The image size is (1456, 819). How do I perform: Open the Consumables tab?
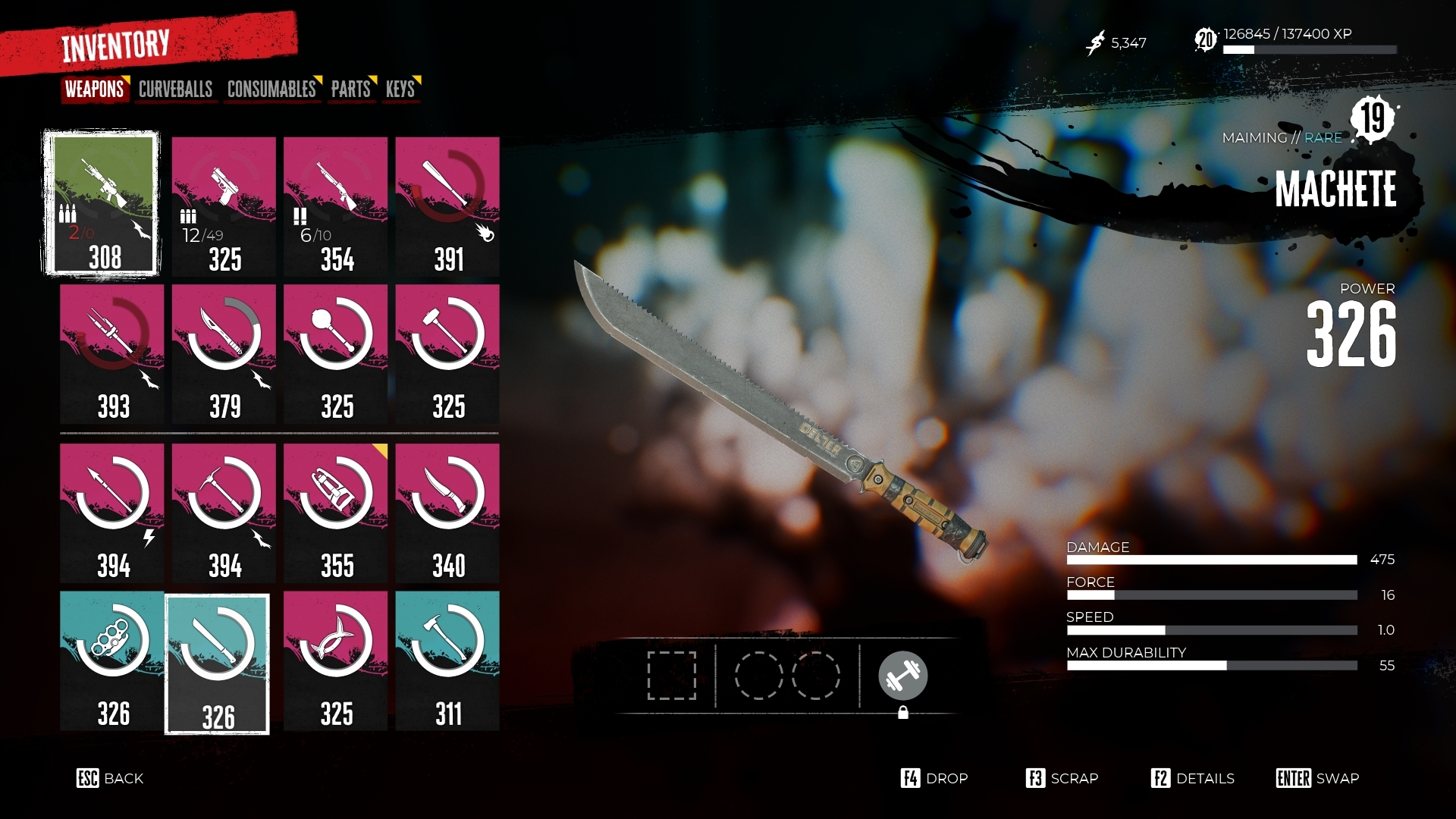click(x=271, y=89)
